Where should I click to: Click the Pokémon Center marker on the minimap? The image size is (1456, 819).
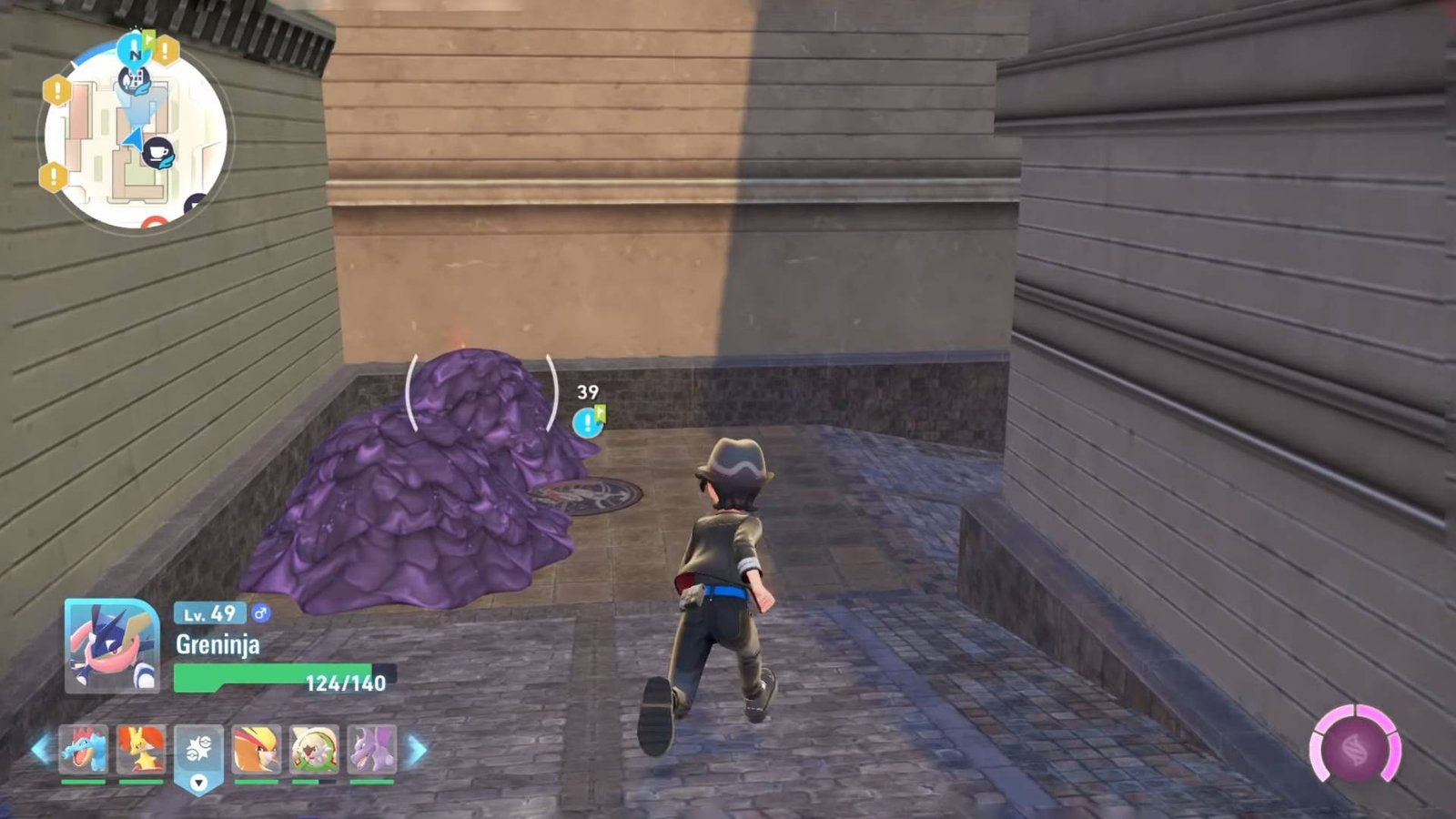(x=135, y=80)
